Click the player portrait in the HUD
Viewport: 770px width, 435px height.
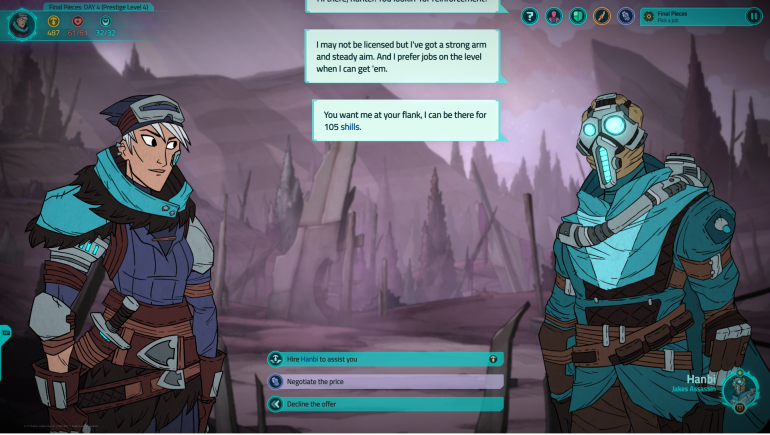[22, 23]
